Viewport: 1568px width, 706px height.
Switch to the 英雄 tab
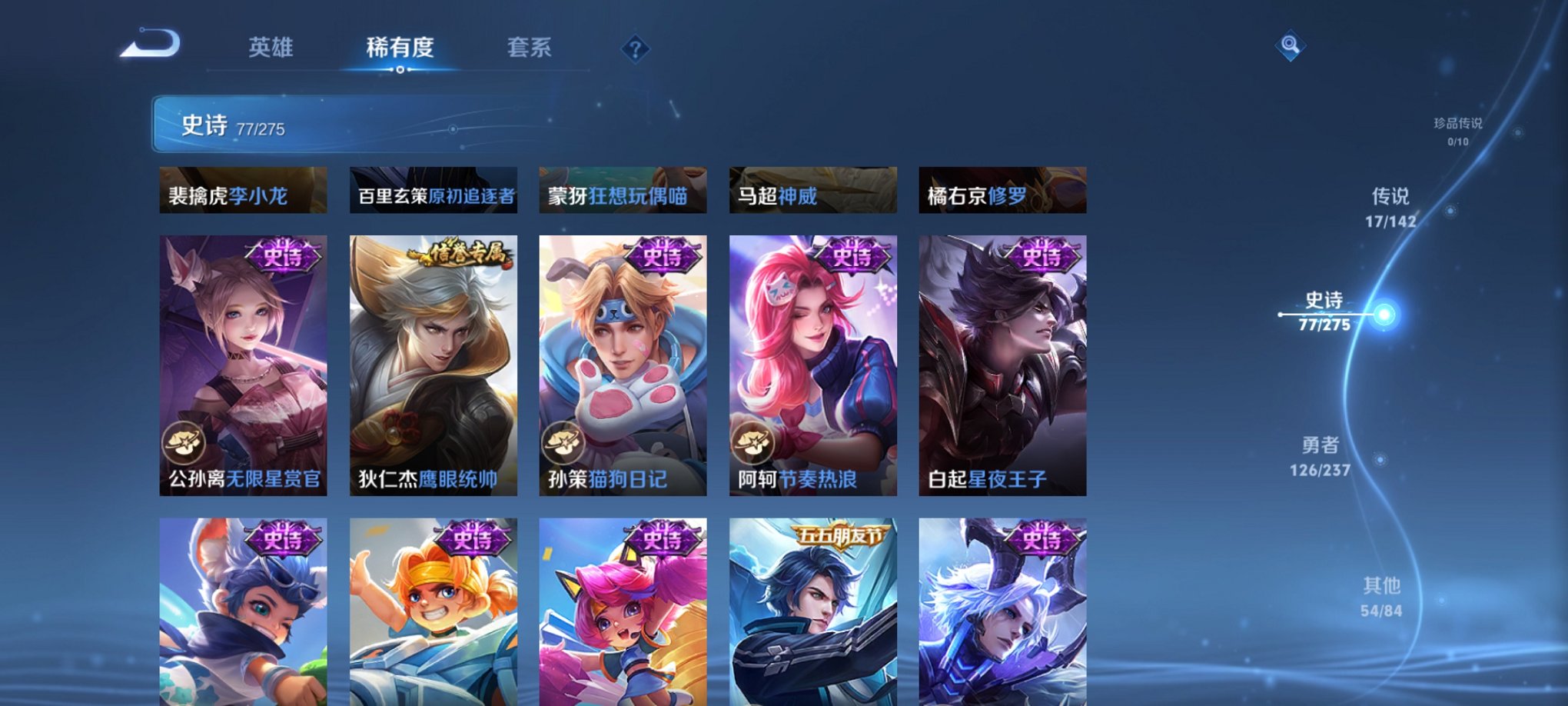[271, 48]
